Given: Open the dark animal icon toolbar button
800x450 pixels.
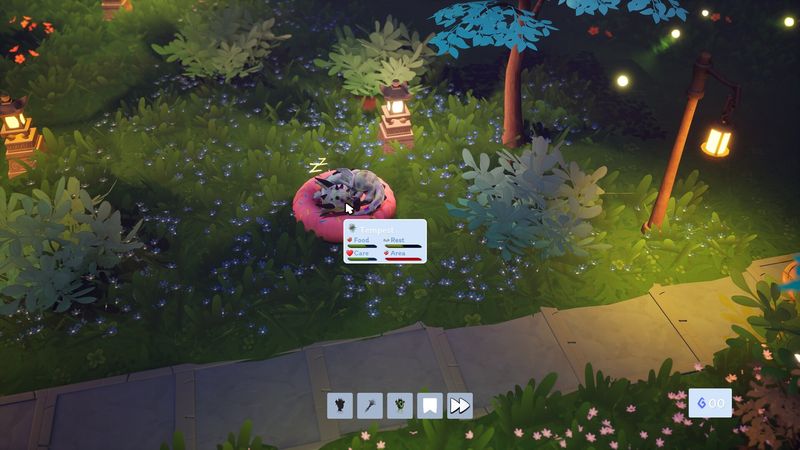Looking at the screenshot, I should coord(340,405).
